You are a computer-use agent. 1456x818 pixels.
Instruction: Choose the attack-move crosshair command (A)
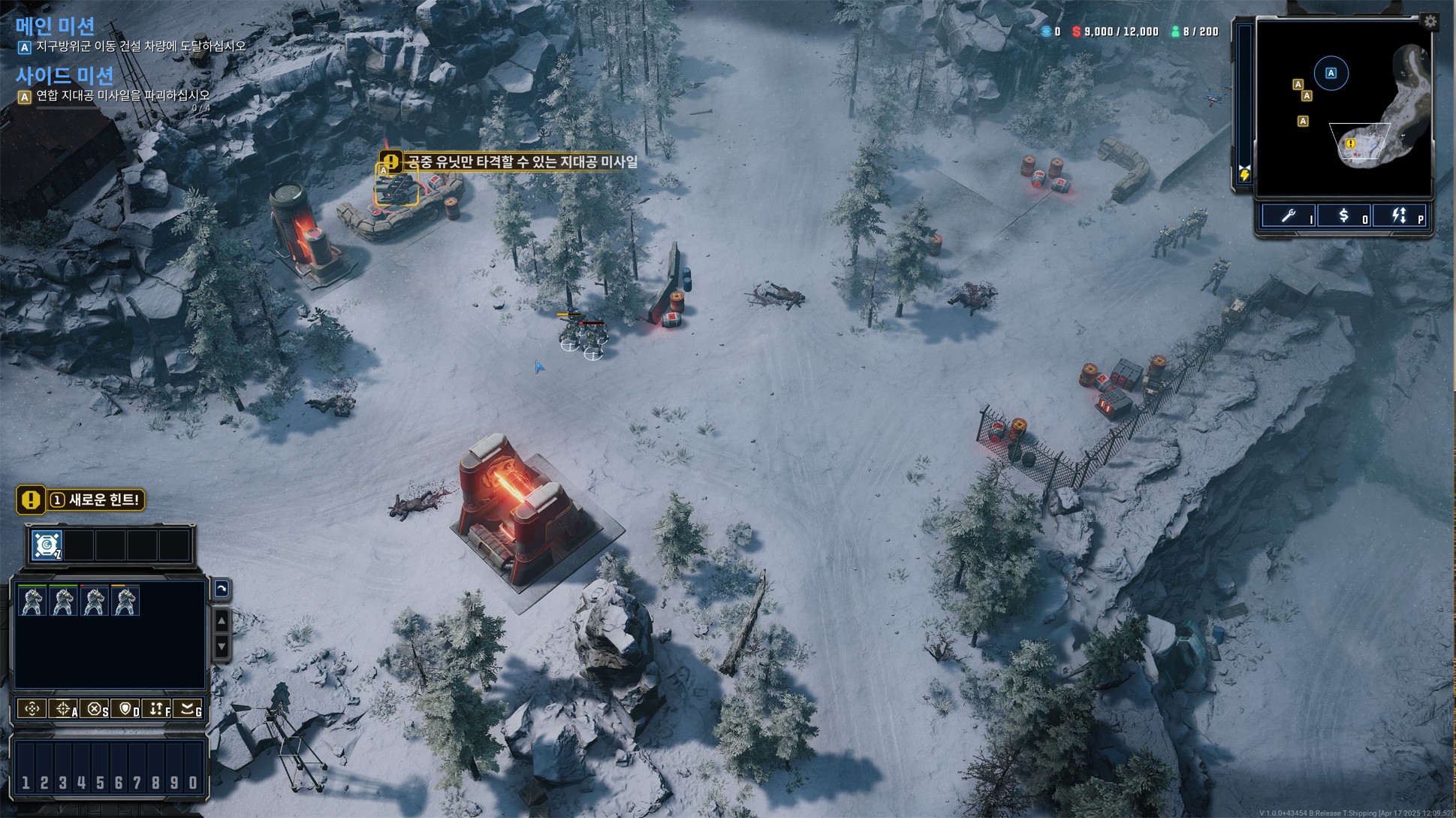click(63, 708)
